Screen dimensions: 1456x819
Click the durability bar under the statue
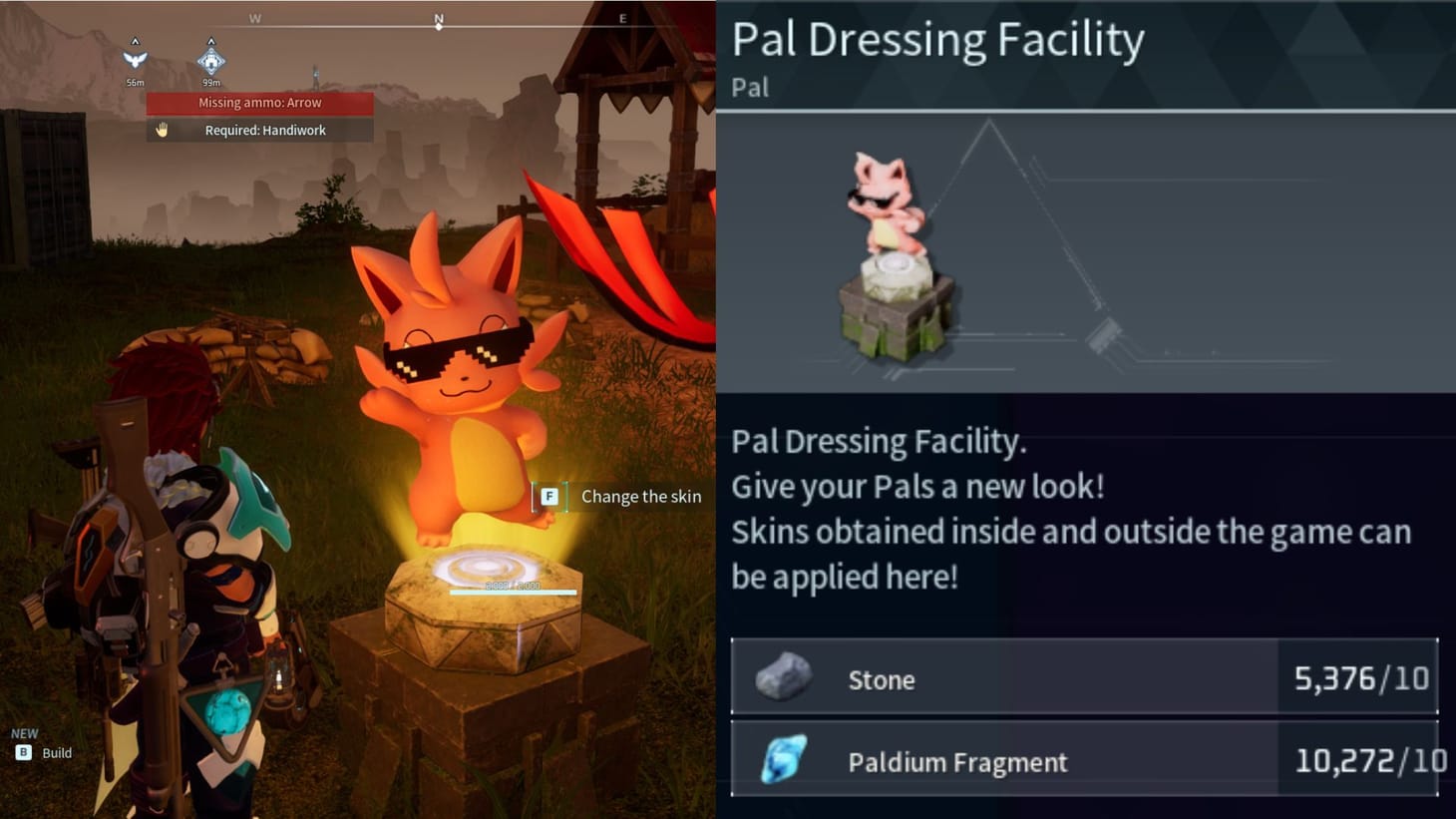point(515,591)
